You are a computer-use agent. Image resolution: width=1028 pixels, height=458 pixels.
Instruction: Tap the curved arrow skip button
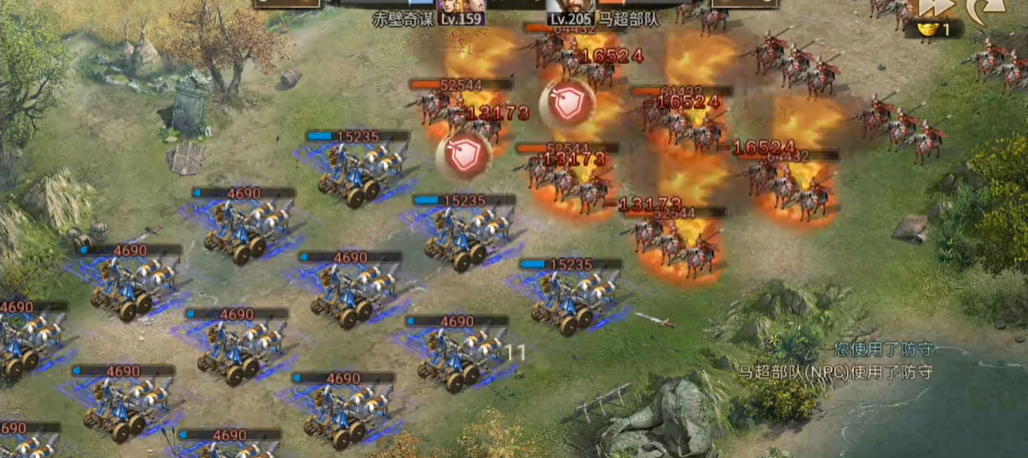(x=984, y=10)
